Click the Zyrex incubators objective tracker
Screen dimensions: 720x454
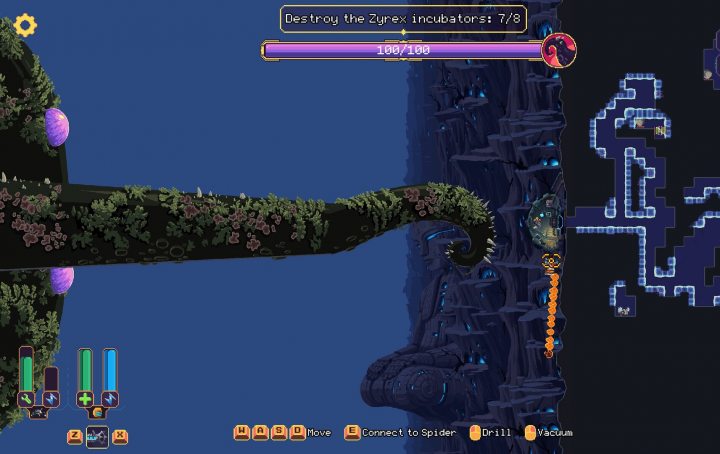(x=403, y=19)
